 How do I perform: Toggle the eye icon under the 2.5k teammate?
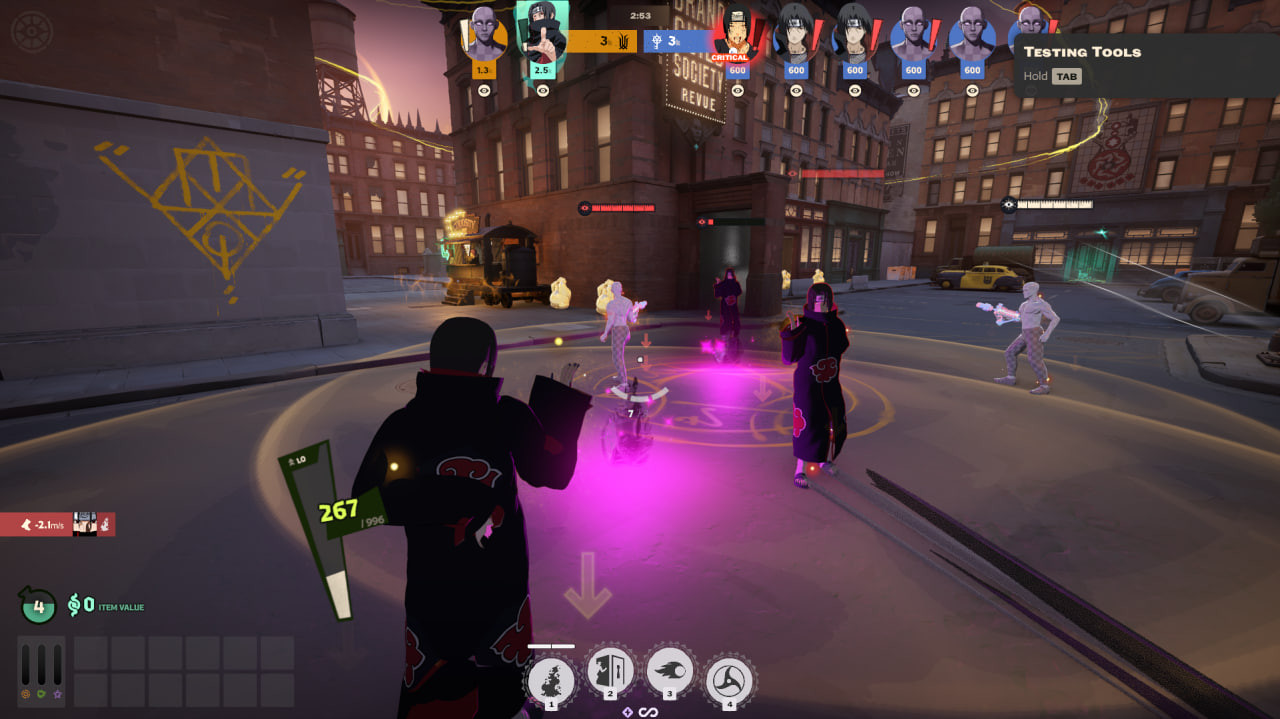[542, 90]
